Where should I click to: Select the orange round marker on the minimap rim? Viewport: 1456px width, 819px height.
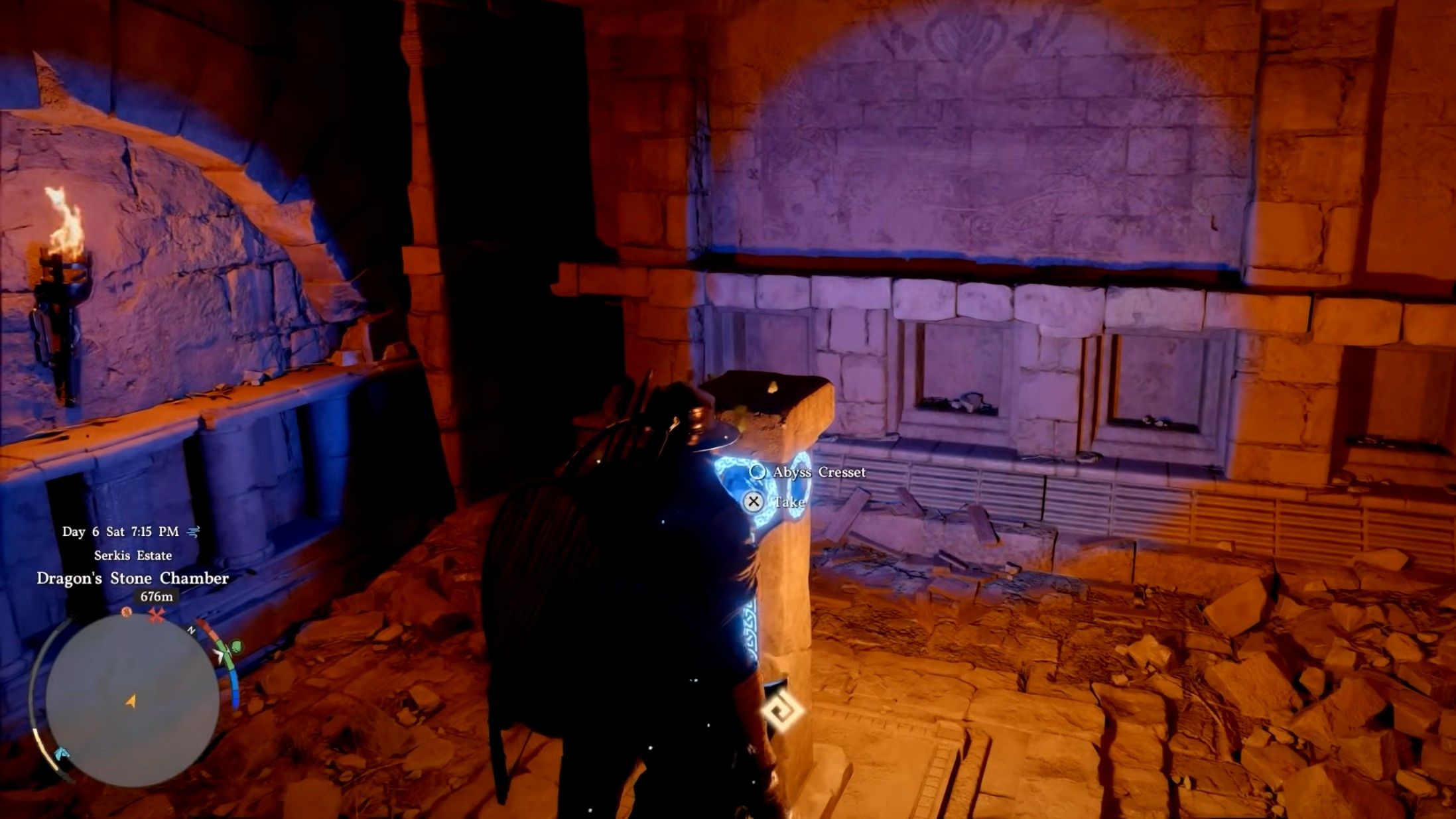127,612
